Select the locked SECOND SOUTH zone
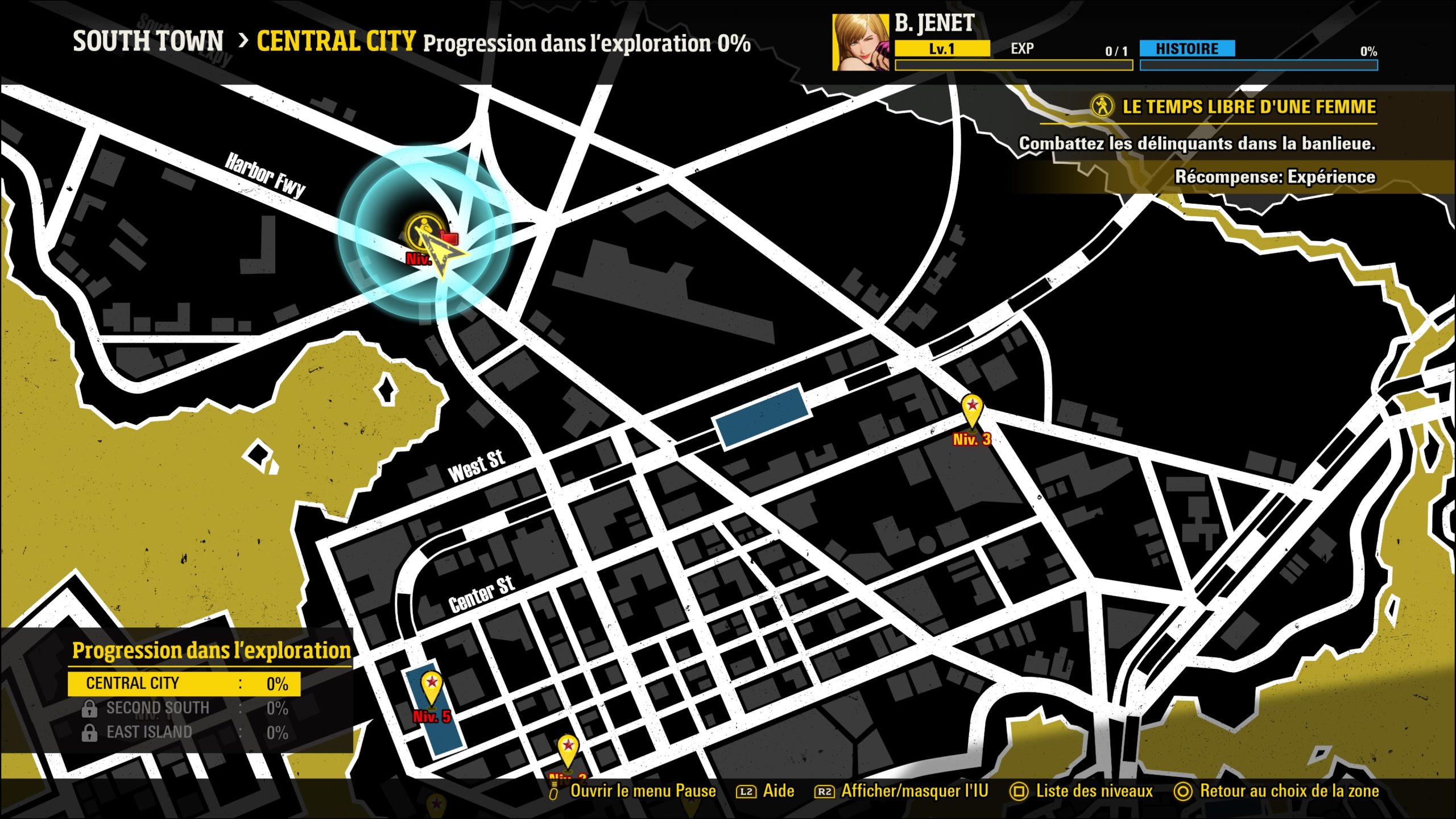1456x819 pixels. [157, 708]
